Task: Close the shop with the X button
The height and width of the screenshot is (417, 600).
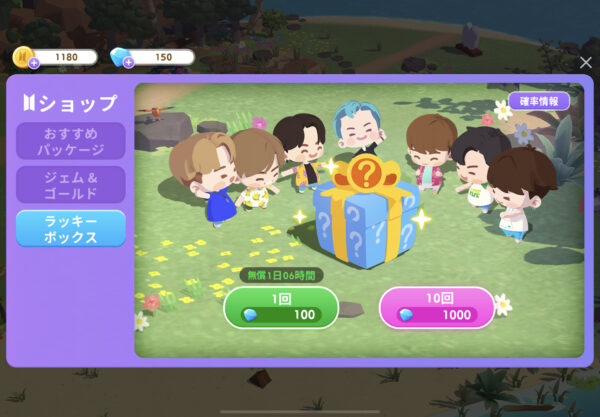Action: coord(585,62)
